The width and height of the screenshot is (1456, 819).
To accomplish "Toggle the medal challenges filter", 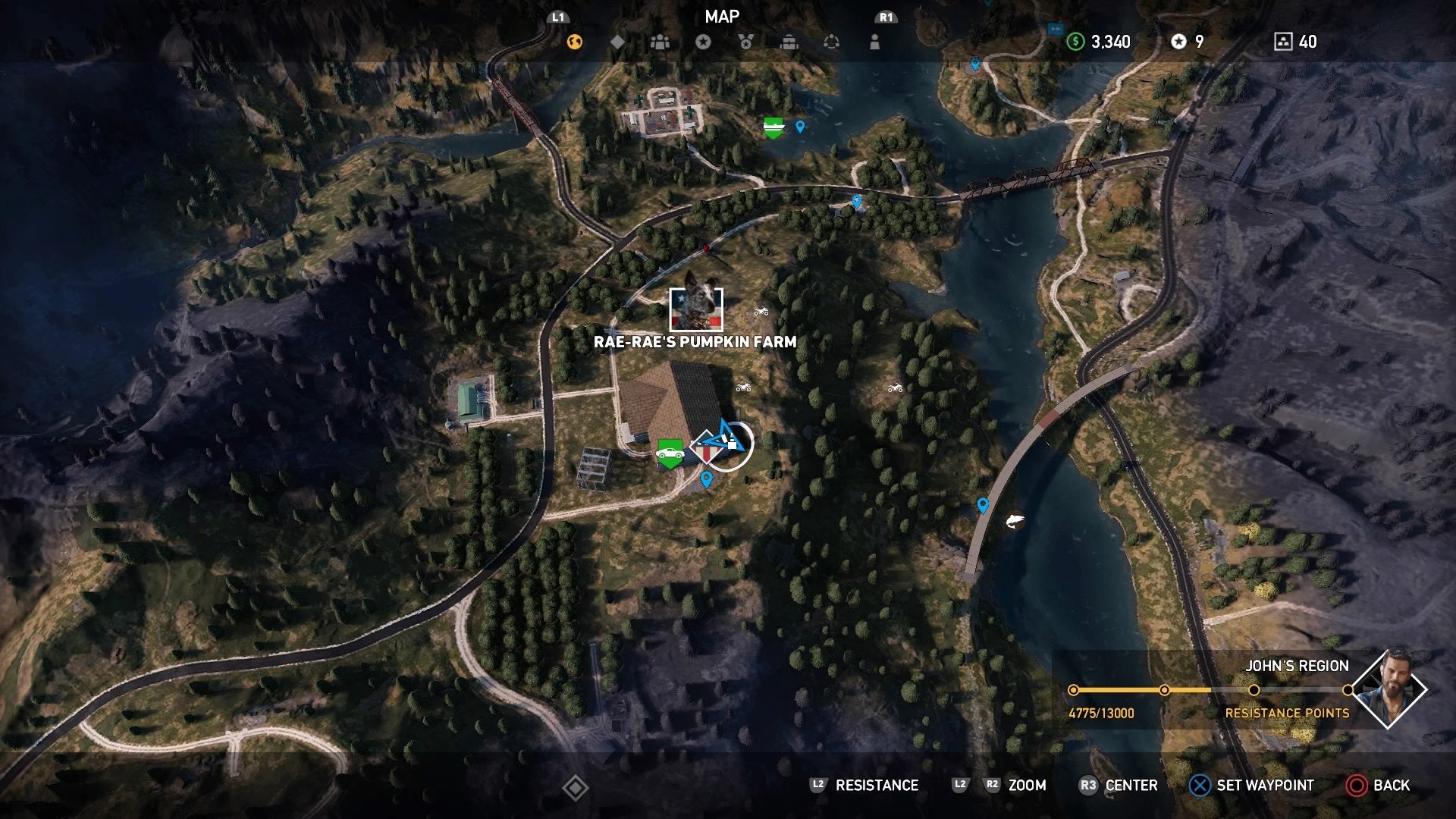I will [747, 42].
